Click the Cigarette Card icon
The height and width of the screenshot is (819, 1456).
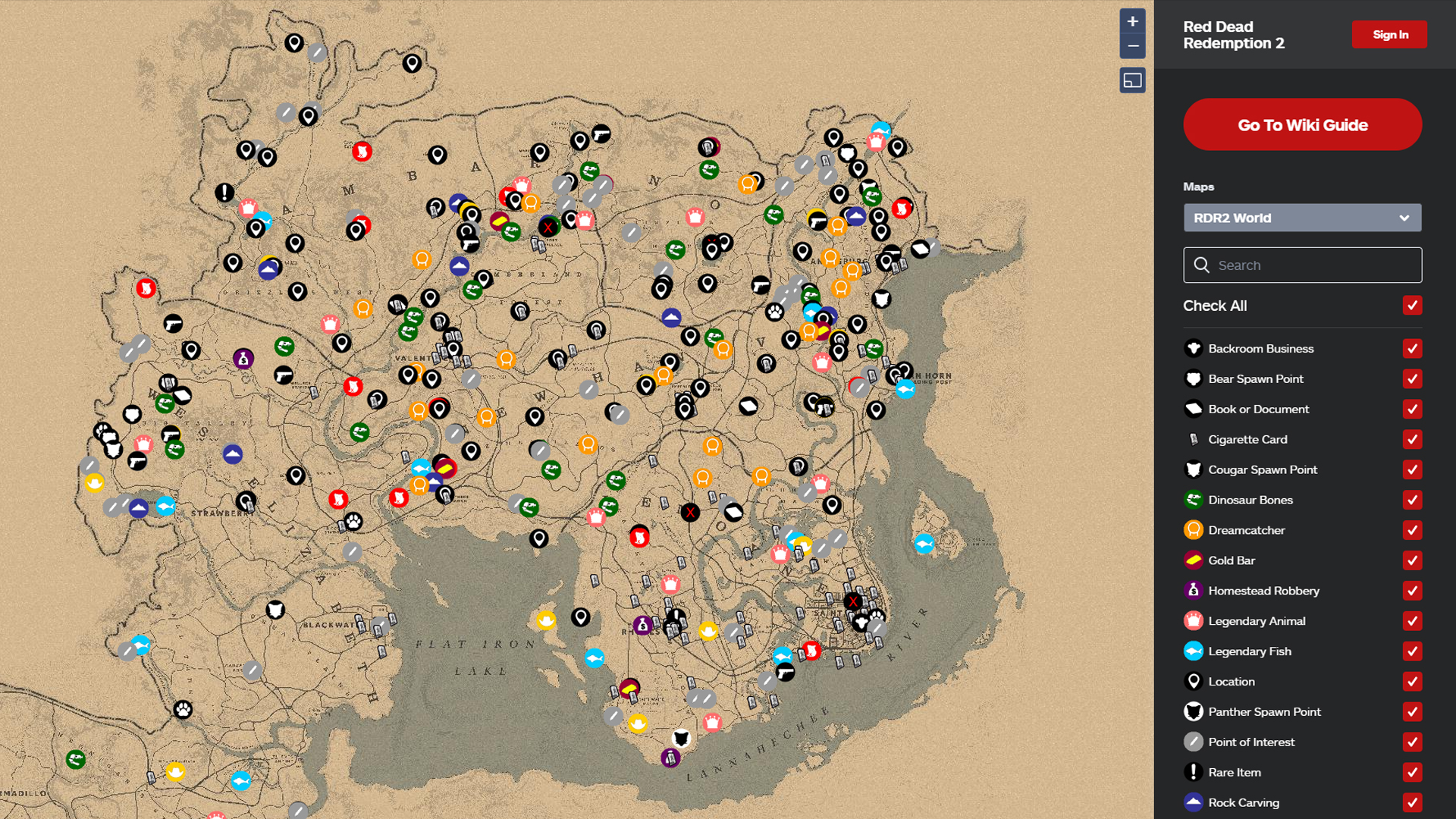pyautogui.click(x=1193, y=439)
